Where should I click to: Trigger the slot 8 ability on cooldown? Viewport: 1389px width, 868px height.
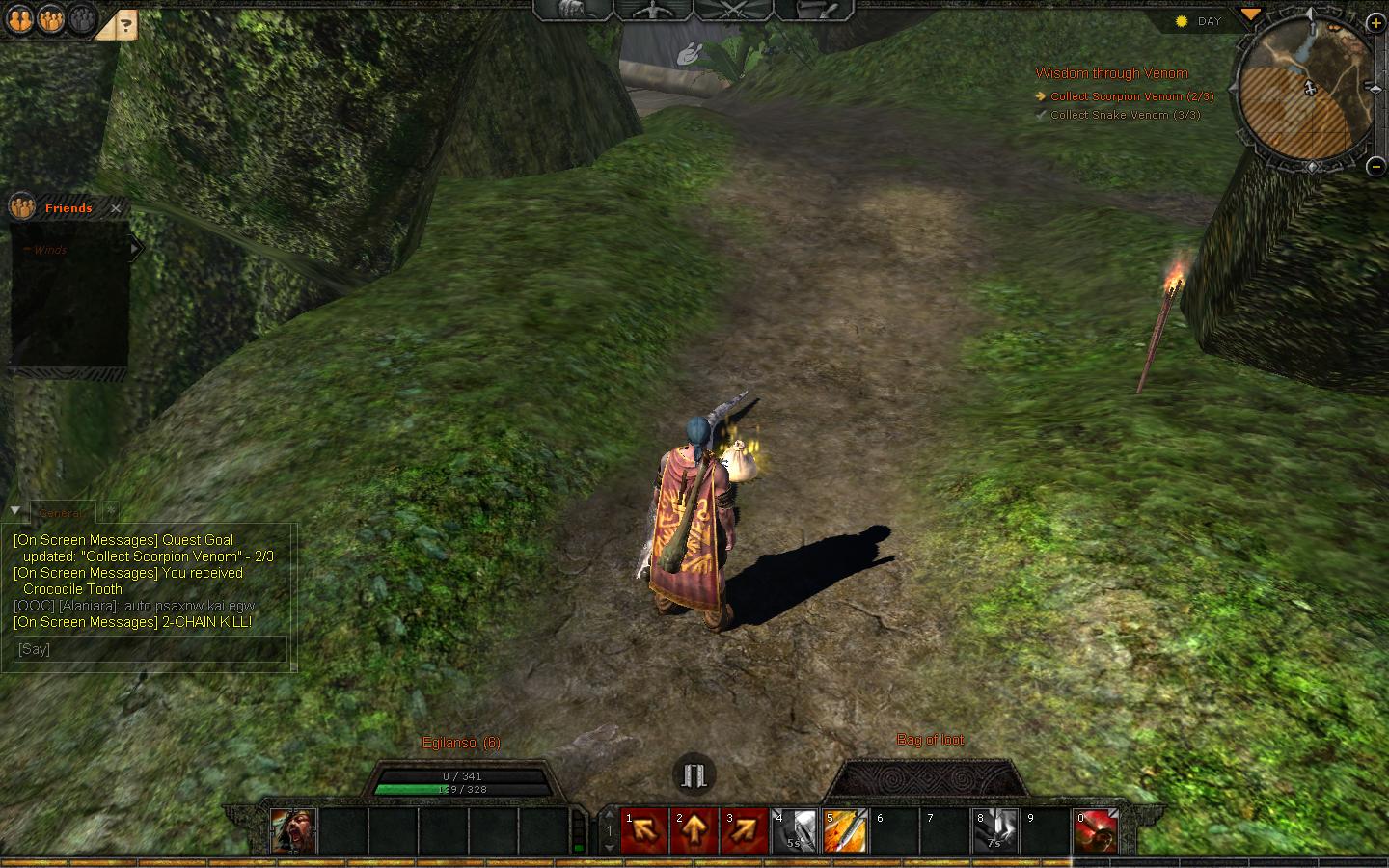pyautogui.click(x=994, y=831)
